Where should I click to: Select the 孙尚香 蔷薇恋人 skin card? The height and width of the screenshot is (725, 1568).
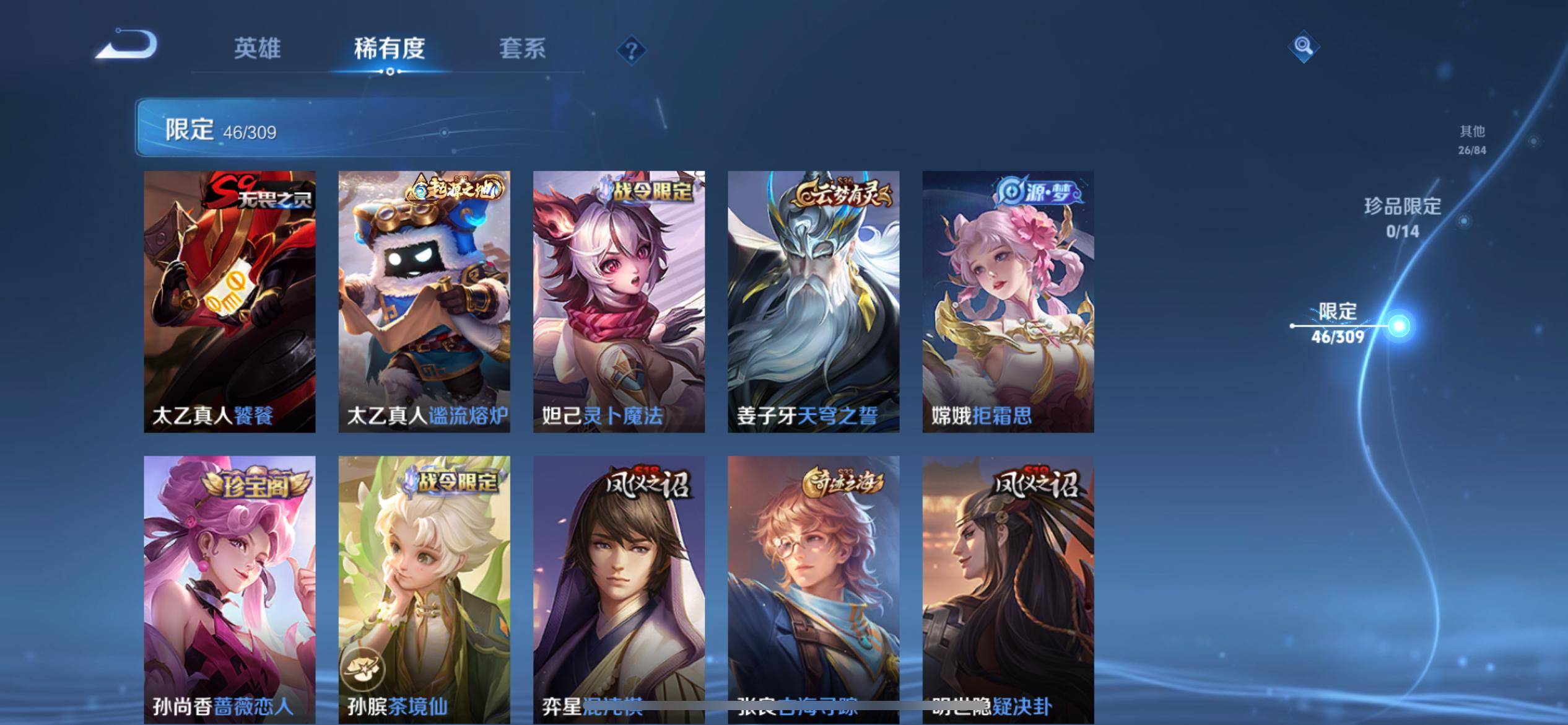230,589
